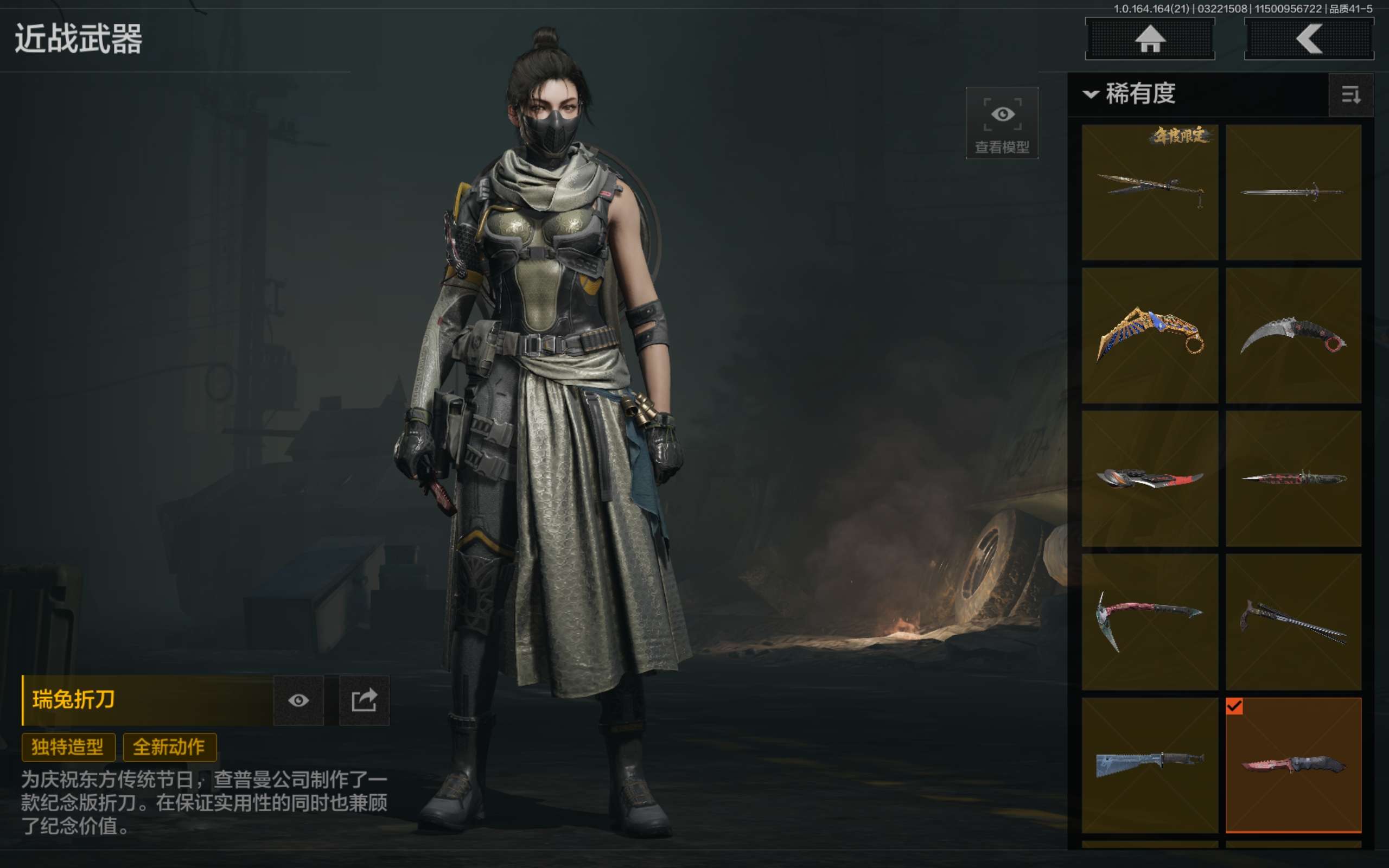The height and width of the screenshot is (868, 1389).
Task: Click the equipped 瑞兔折刀 knife tile
Action: tap(1293, 765)
